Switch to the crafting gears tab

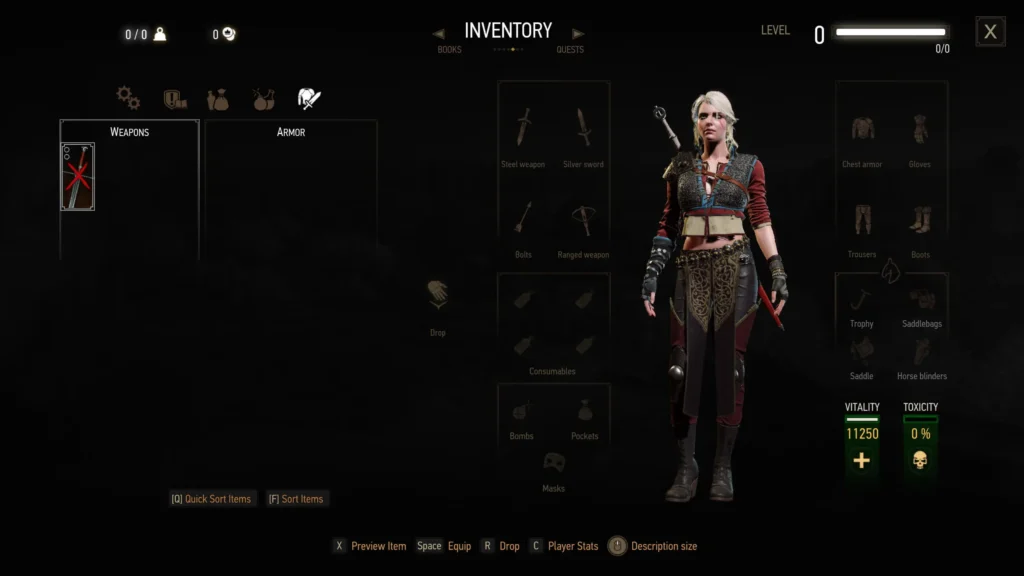127,97
